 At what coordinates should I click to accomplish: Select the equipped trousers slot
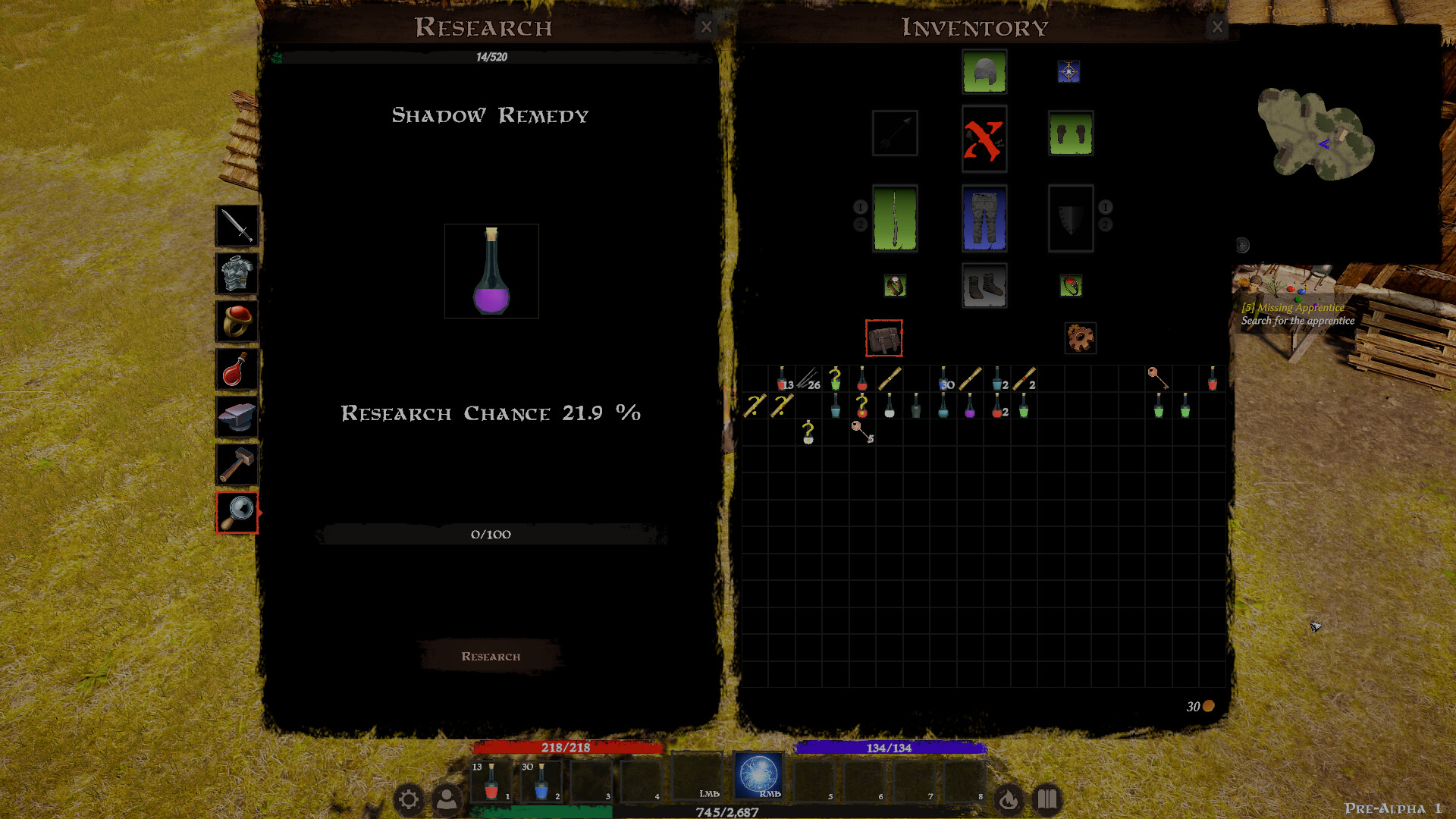984,218
